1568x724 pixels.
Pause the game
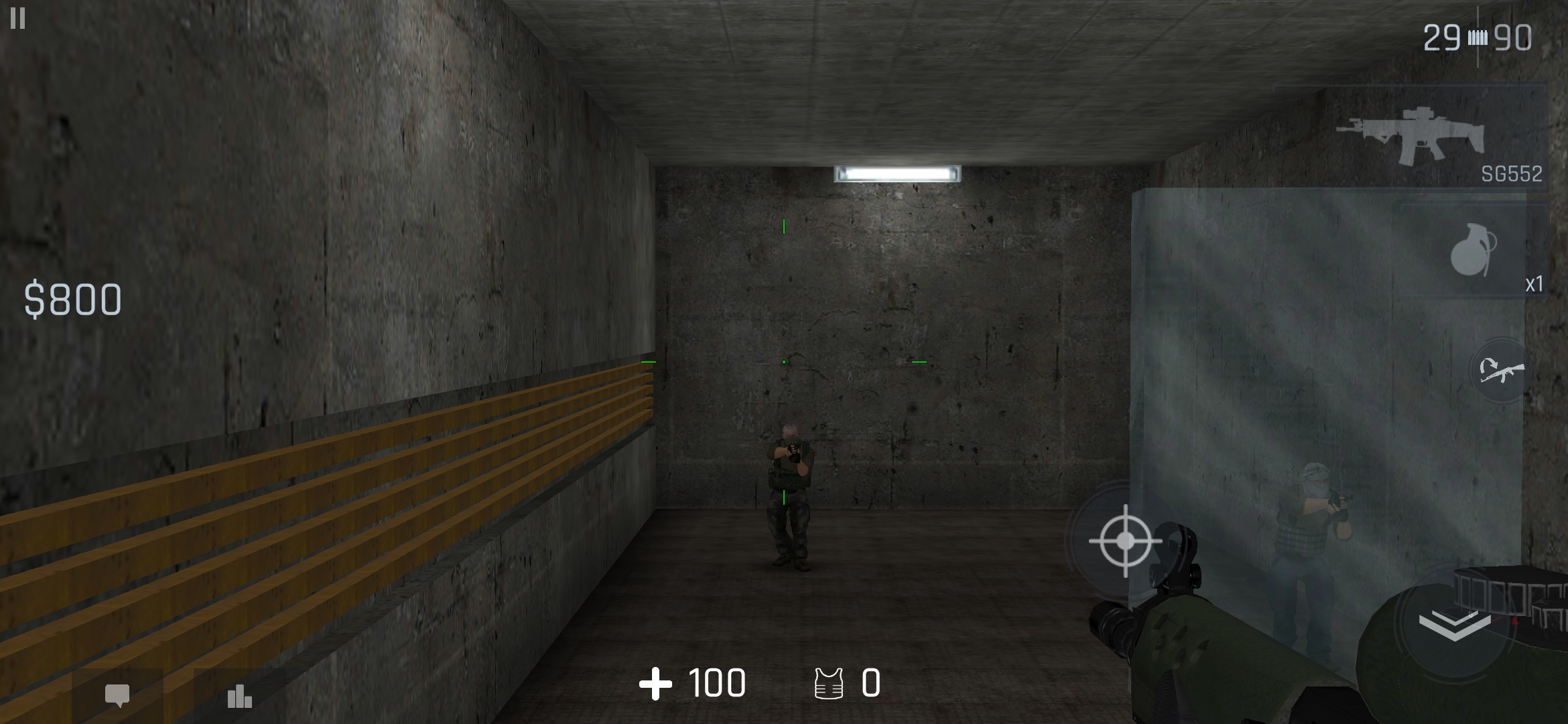18,19
